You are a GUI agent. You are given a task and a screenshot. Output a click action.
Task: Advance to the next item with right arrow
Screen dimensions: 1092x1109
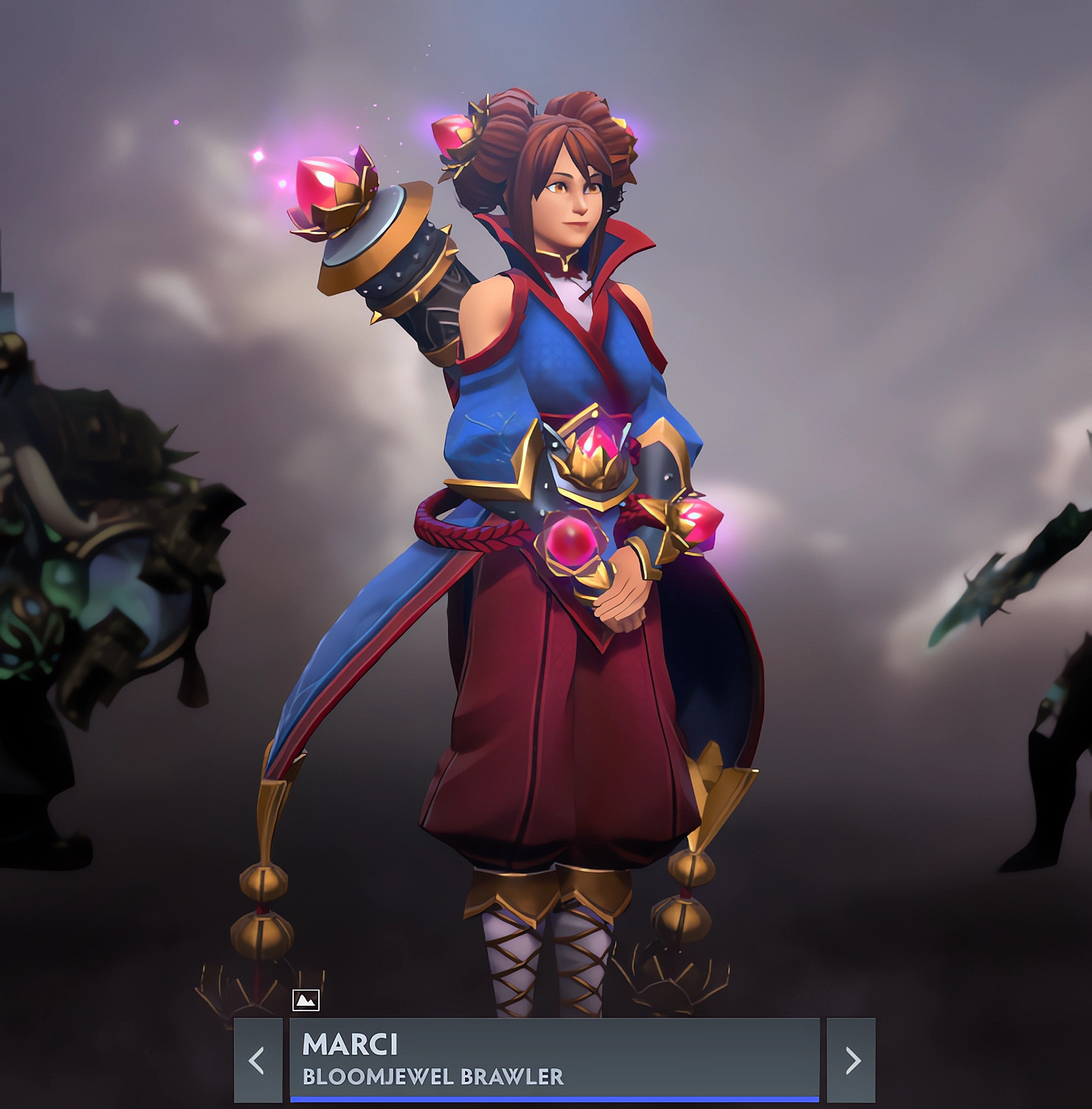tap(851, 1060)
